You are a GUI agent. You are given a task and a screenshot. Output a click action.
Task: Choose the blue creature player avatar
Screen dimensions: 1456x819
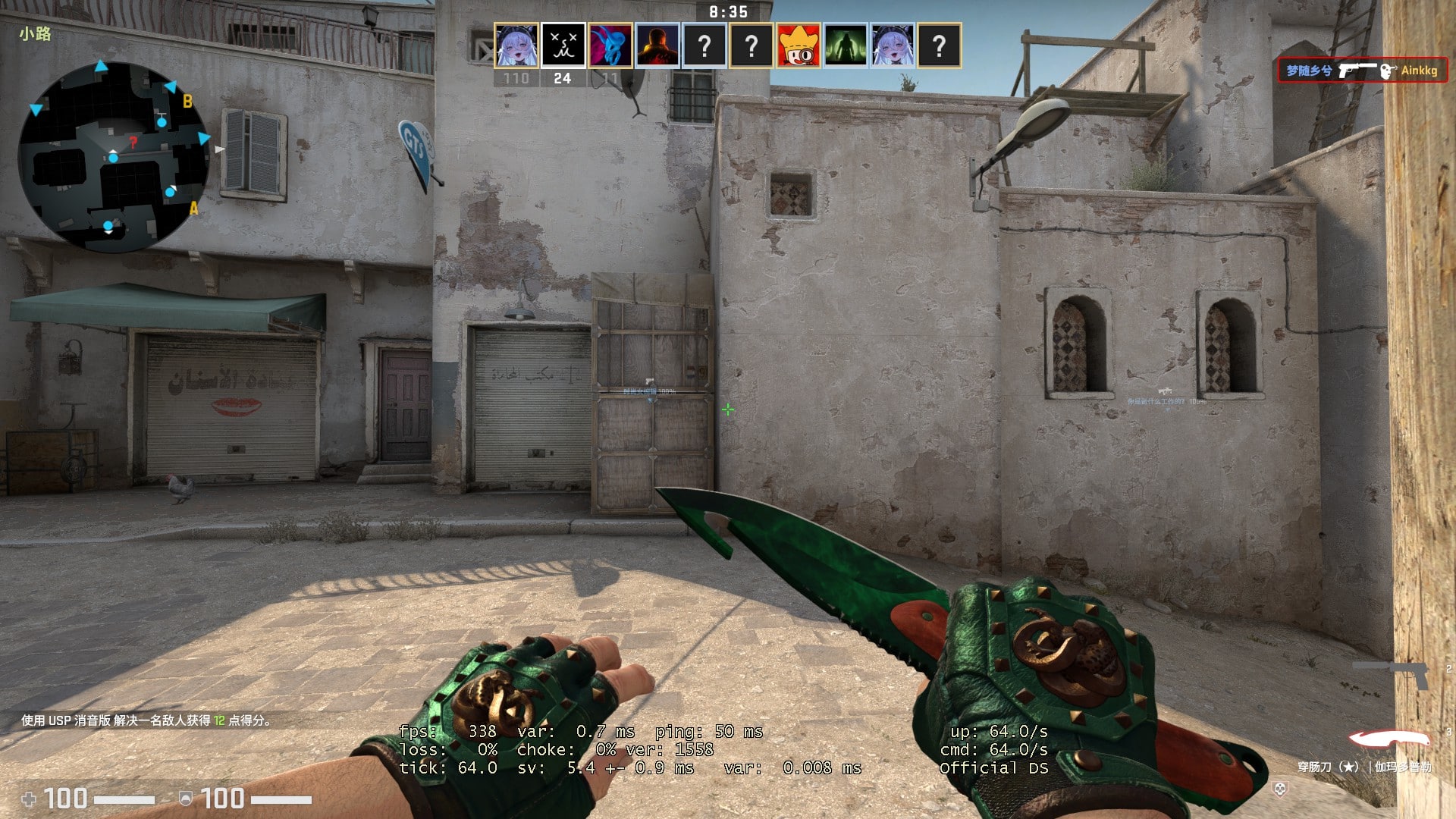coord(610,45)
